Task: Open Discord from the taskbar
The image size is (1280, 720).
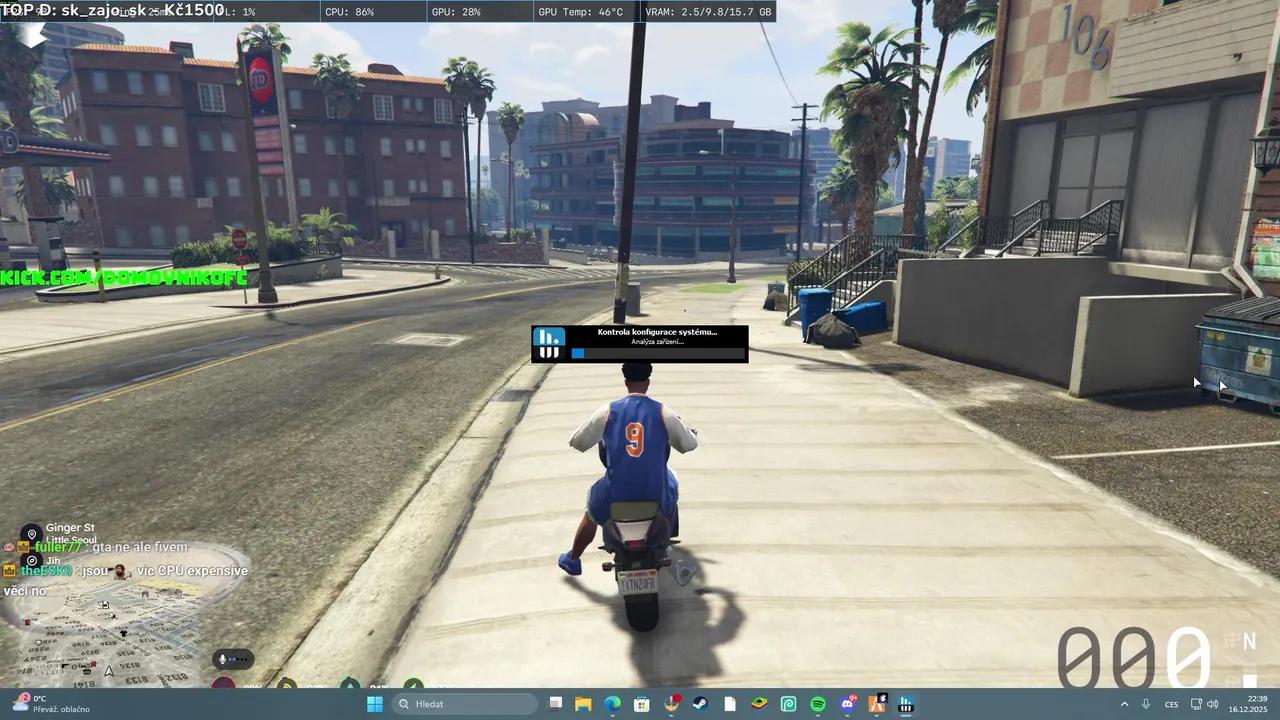Action: [x=847, y=703]
